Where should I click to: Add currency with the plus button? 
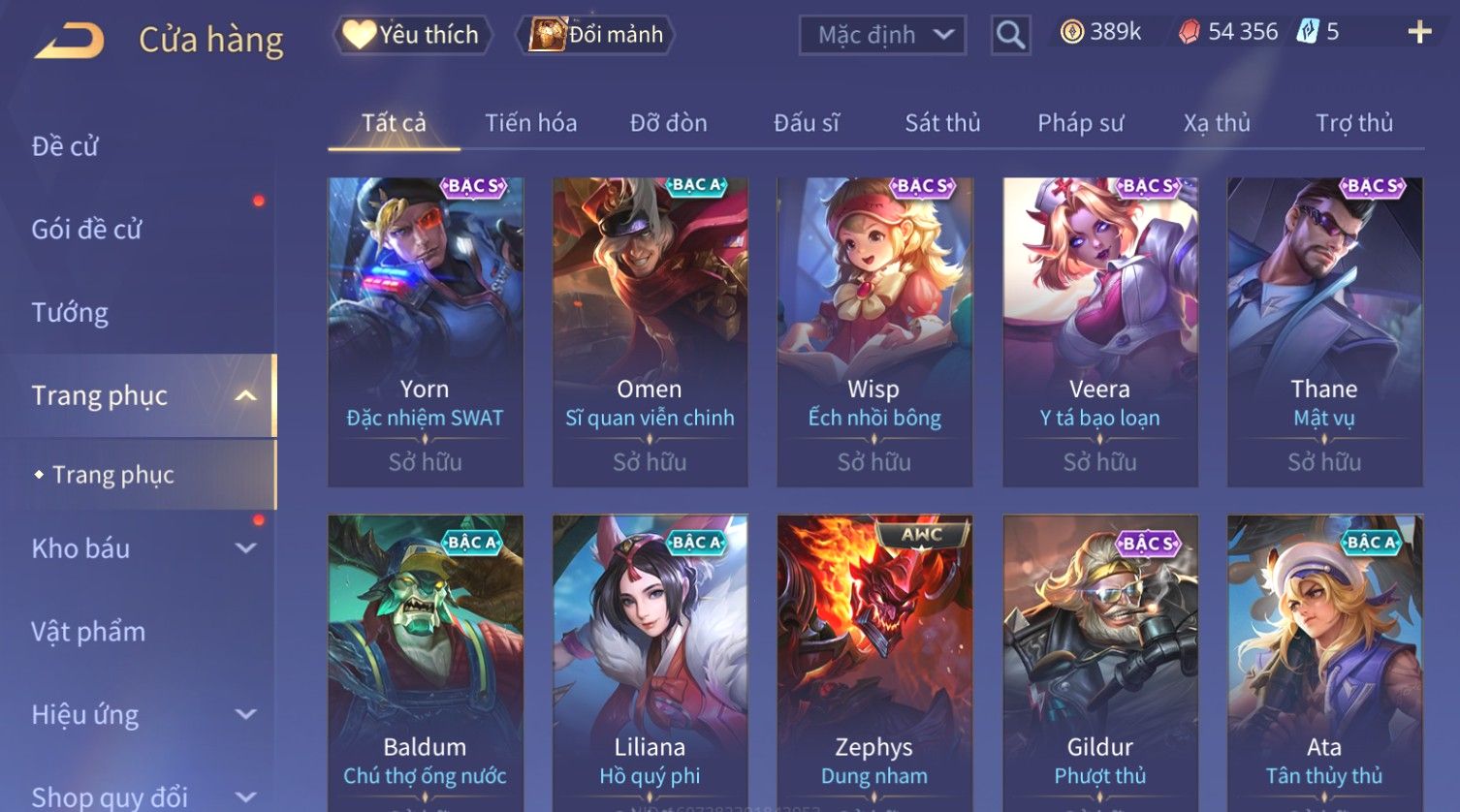(x=1419, y=33)
